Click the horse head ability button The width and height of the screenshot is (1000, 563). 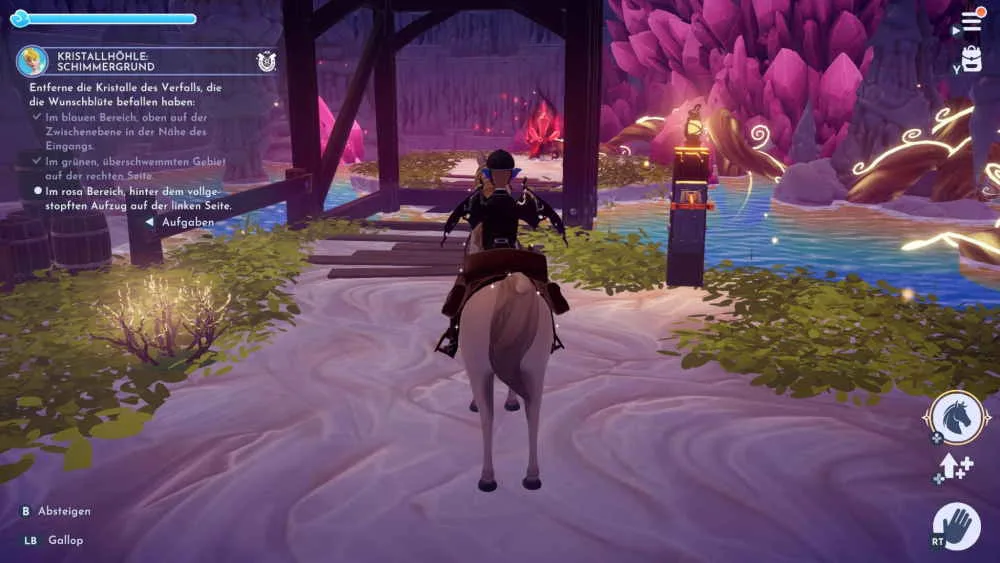[957, 418]
